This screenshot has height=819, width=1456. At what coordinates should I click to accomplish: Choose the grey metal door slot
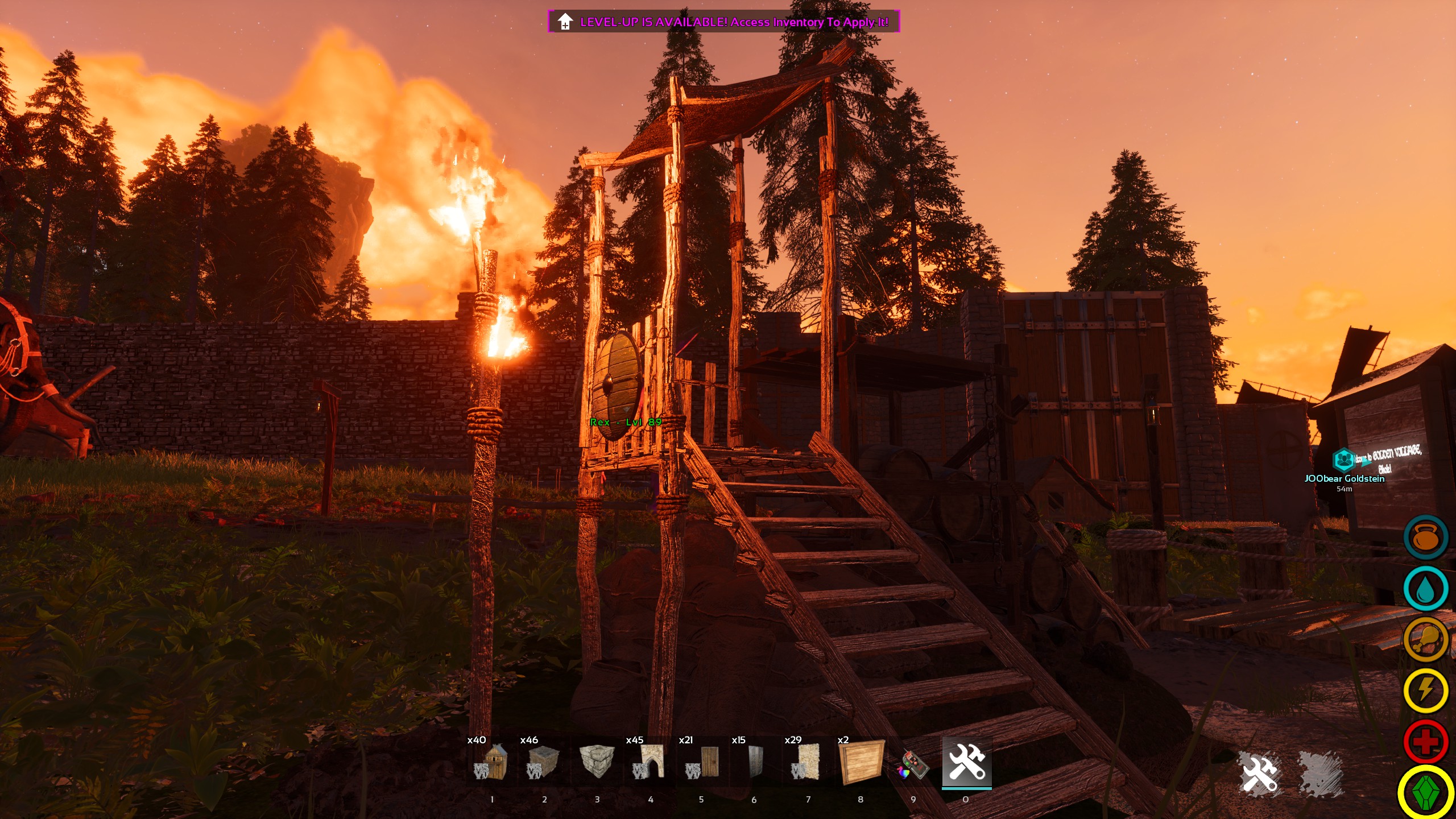(755, 763)
